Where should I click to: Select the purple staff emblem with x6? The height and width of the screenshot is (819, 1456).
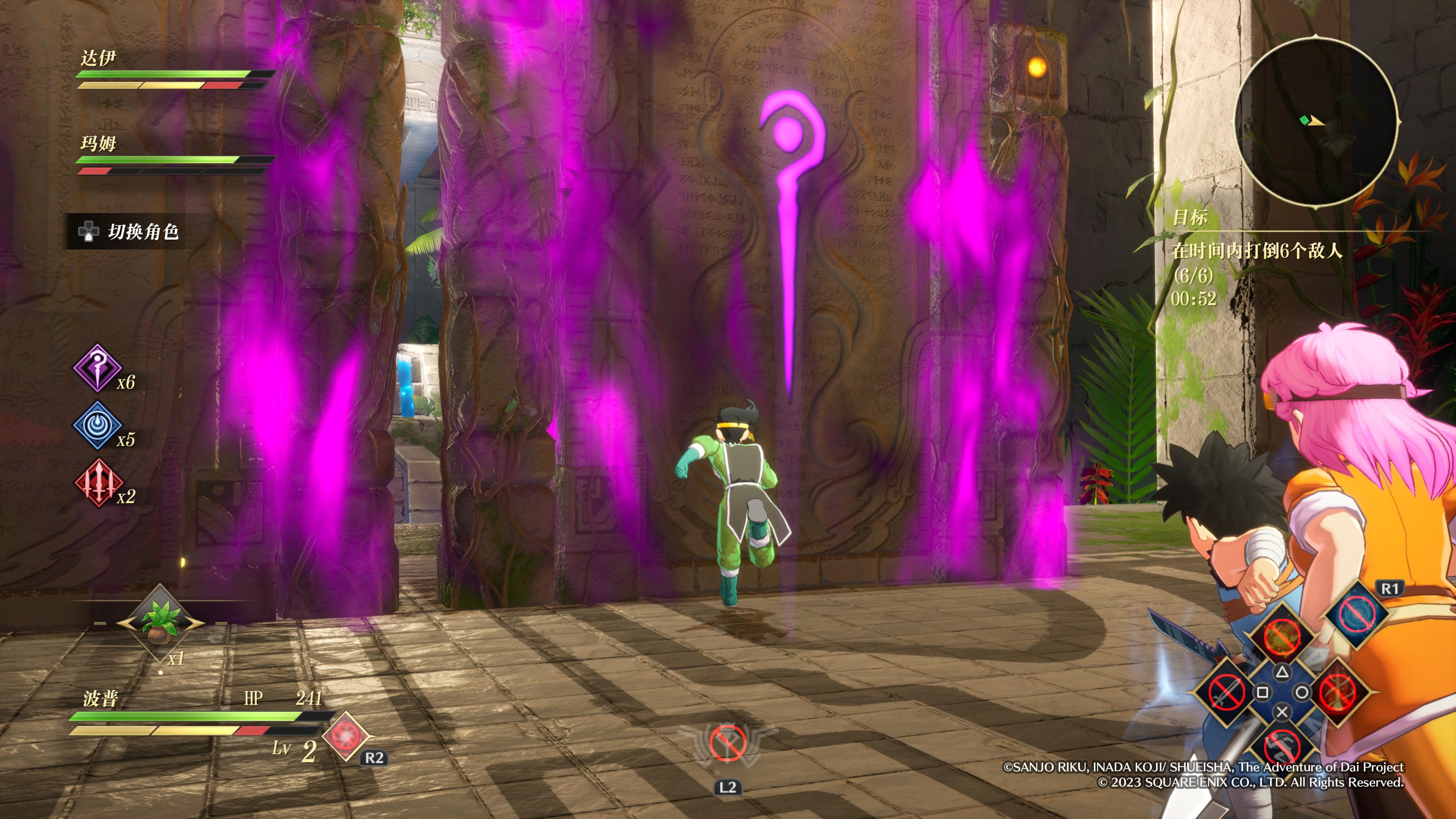[97, 368]
